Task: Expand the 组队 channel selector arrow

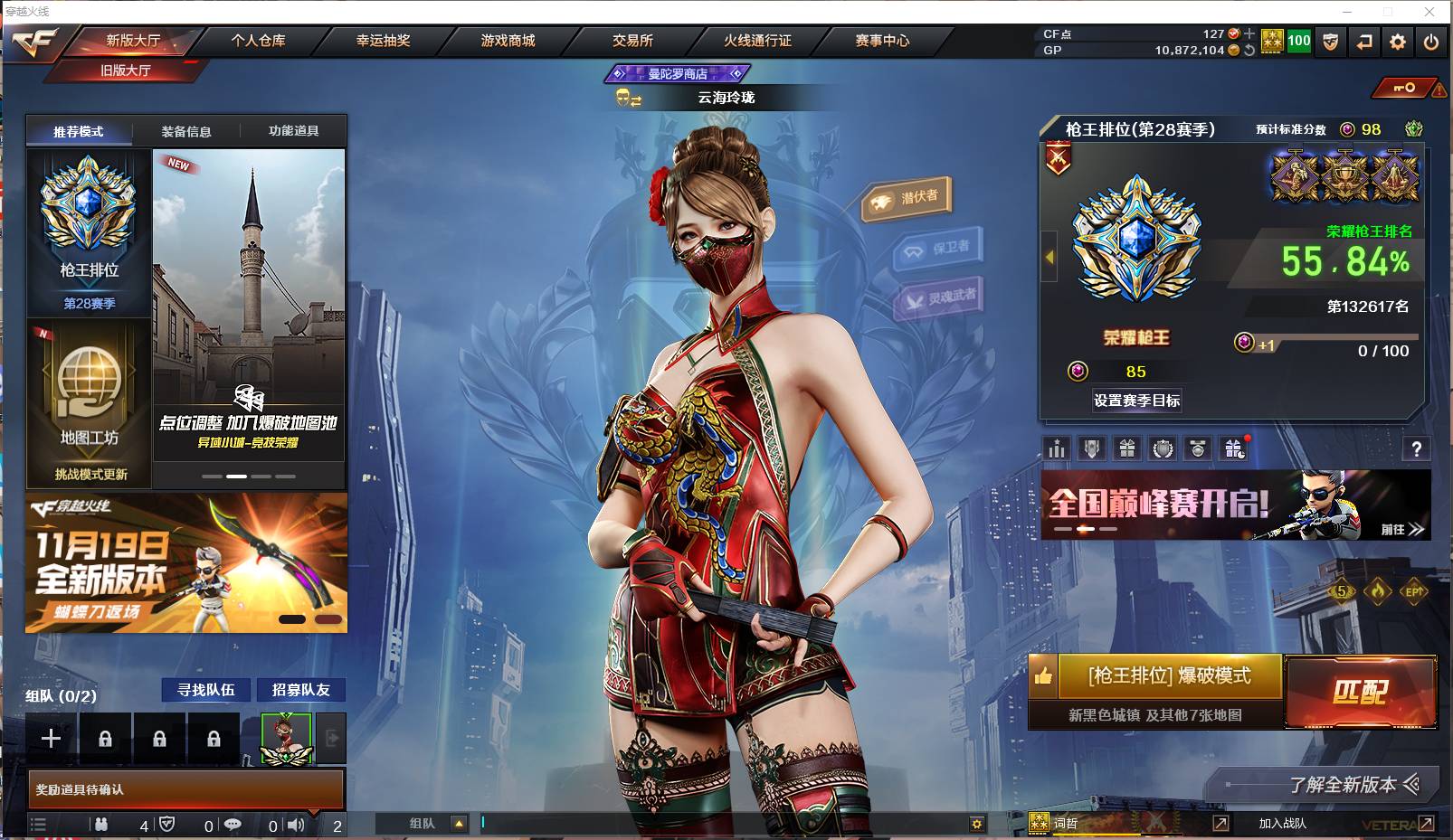Action: [x=461, y=824]
